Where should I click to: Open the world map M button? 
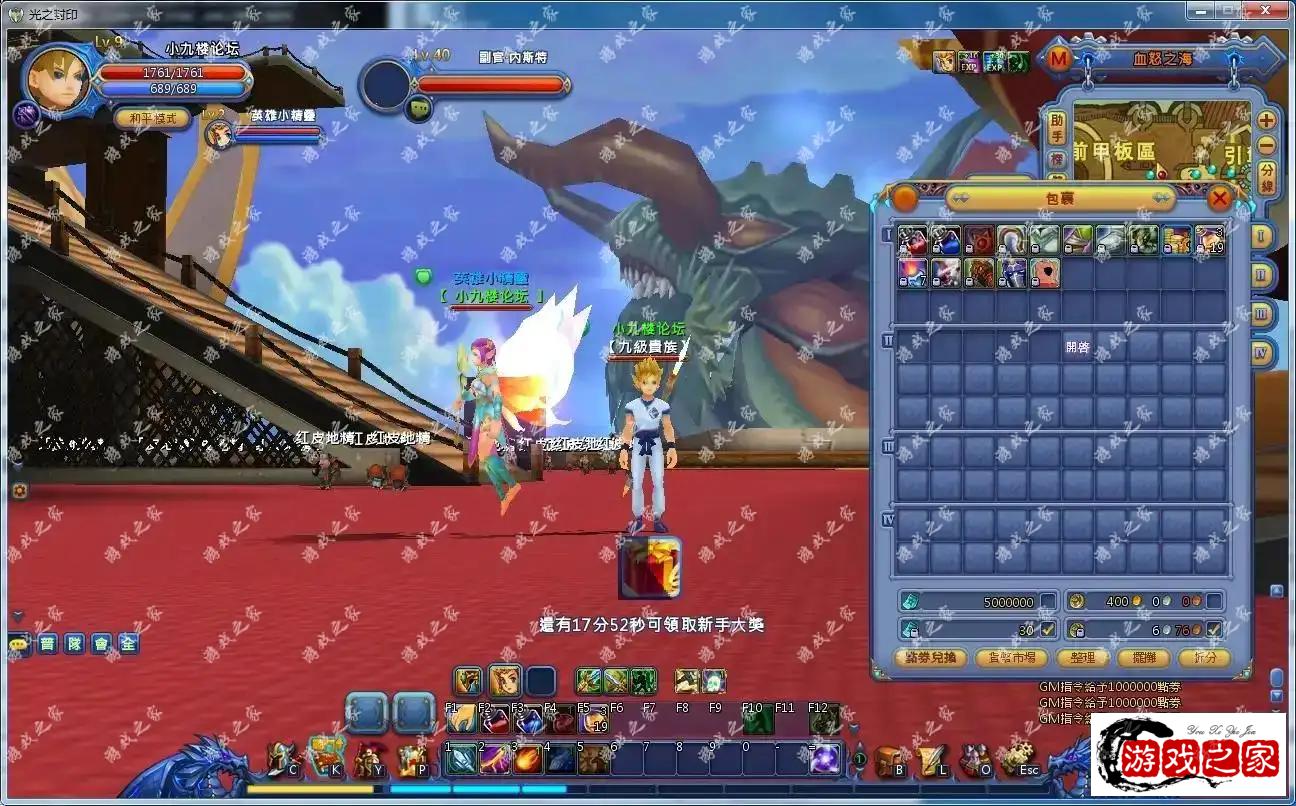[1058, 59]
